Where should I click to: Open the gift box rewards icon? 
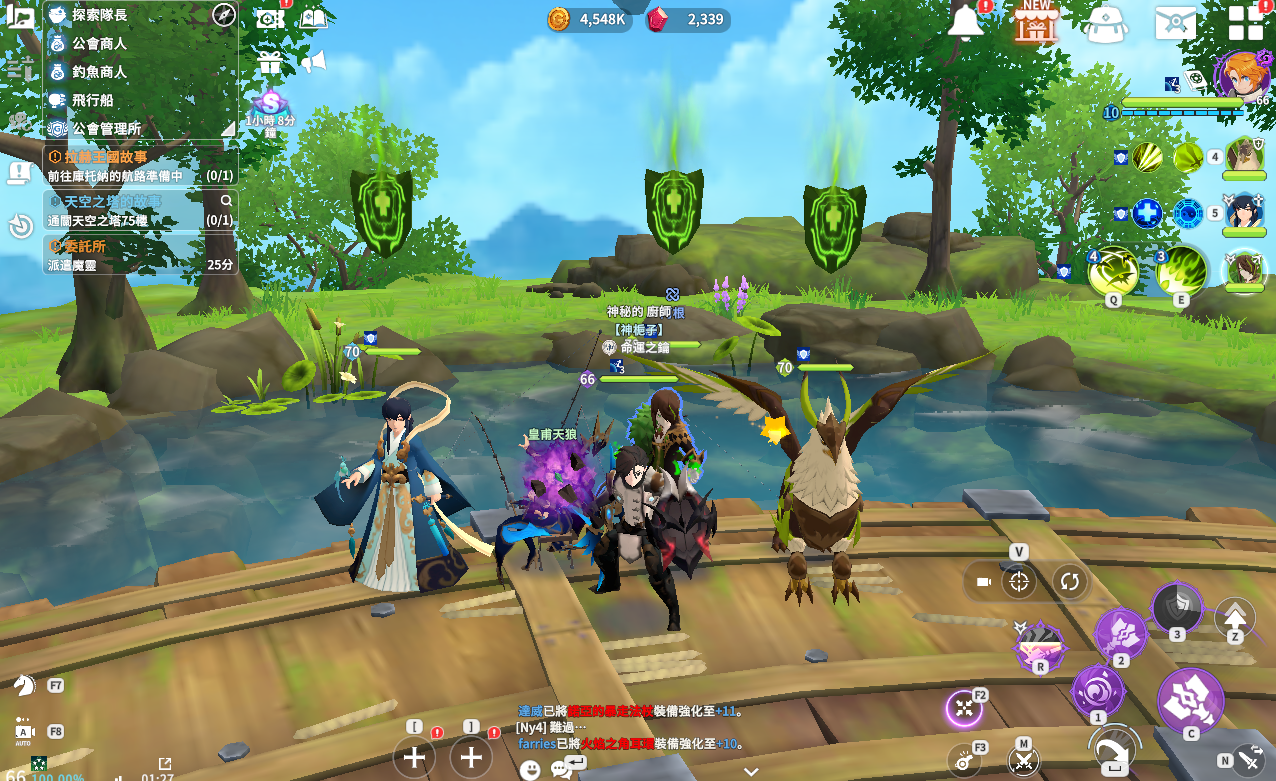click(x=270, y=62)
